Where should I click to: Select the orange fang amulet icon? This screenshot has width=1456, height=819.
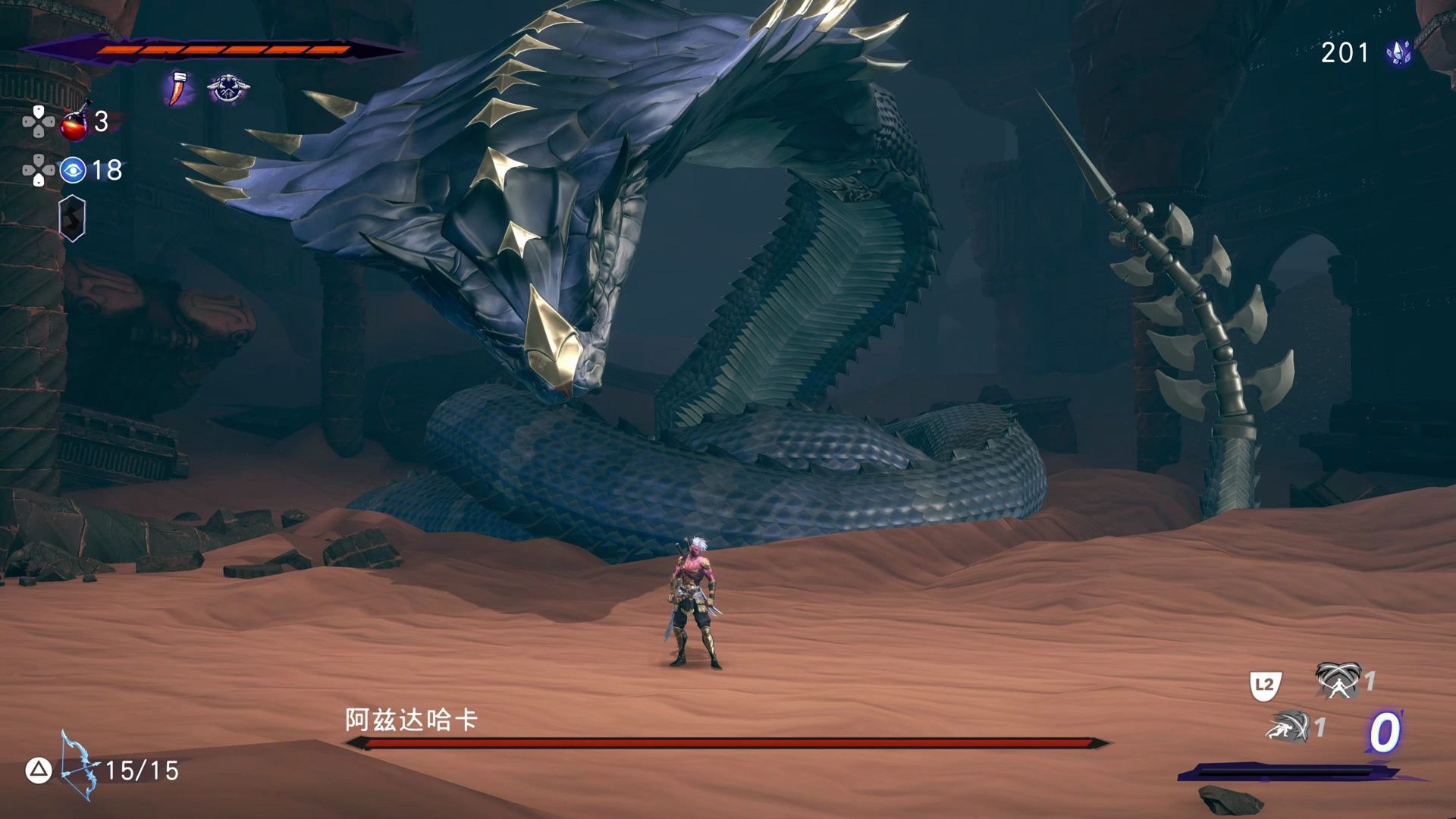click(178, 89)
